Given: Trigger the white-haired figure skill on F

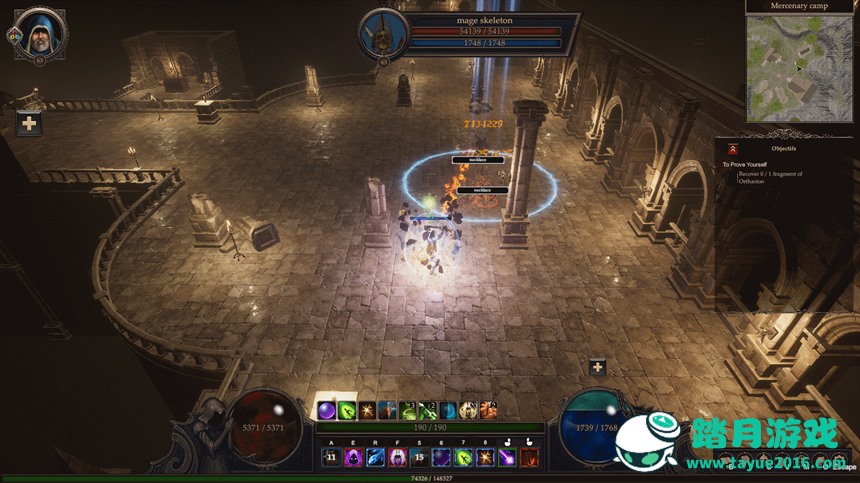Looking at the screenshot, I should (x=397, y=457).
